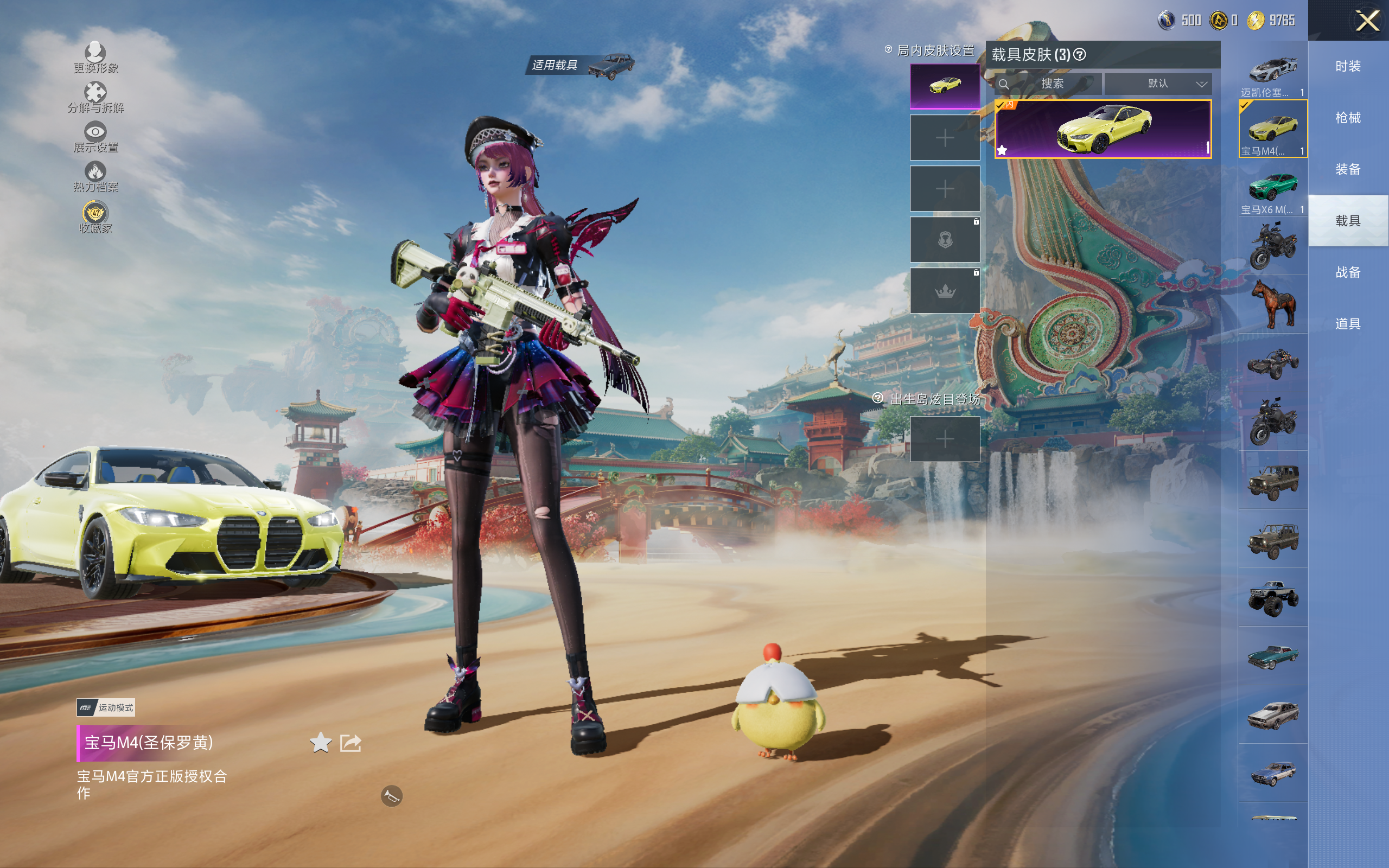
Task: Select the 装备 equipment tab
Action: click(x=1348, y=169)
